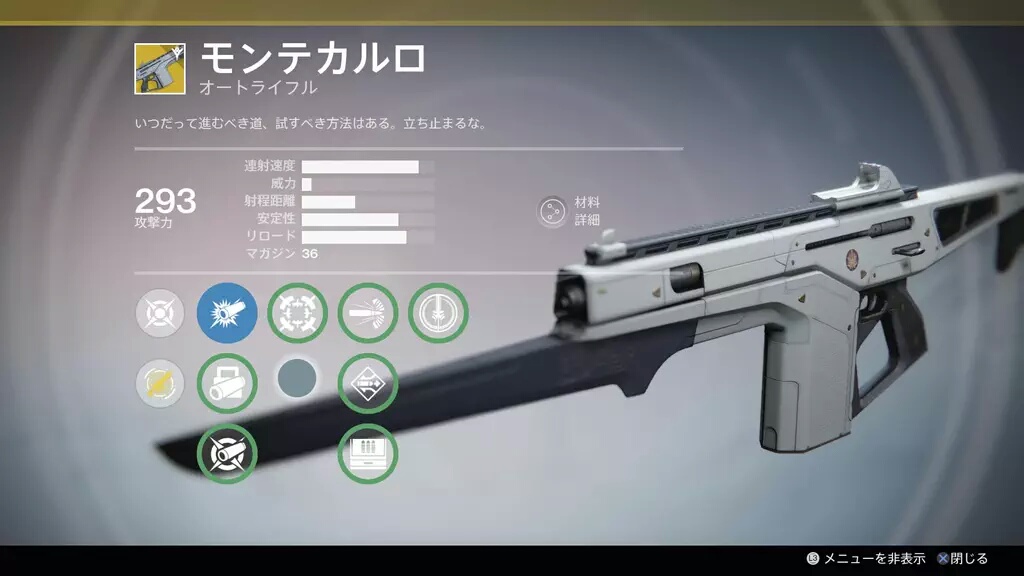This screenshot has height=576, width=1024.
Task: Select the grey crosshair perk node
Action: coord(160,314)
